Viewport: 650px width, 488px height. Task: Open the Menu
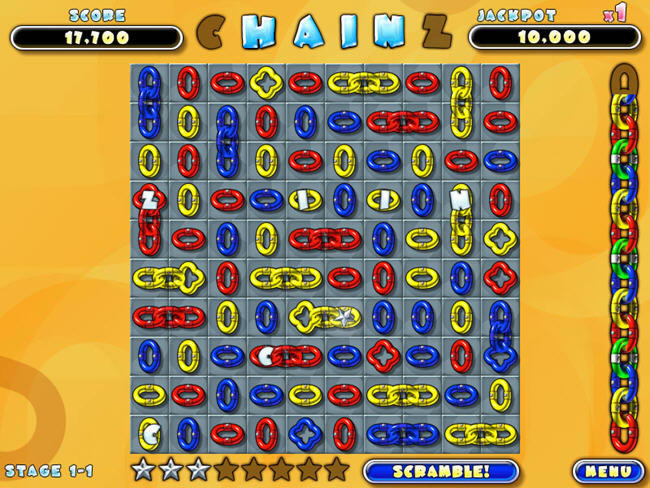coord(608,470)
